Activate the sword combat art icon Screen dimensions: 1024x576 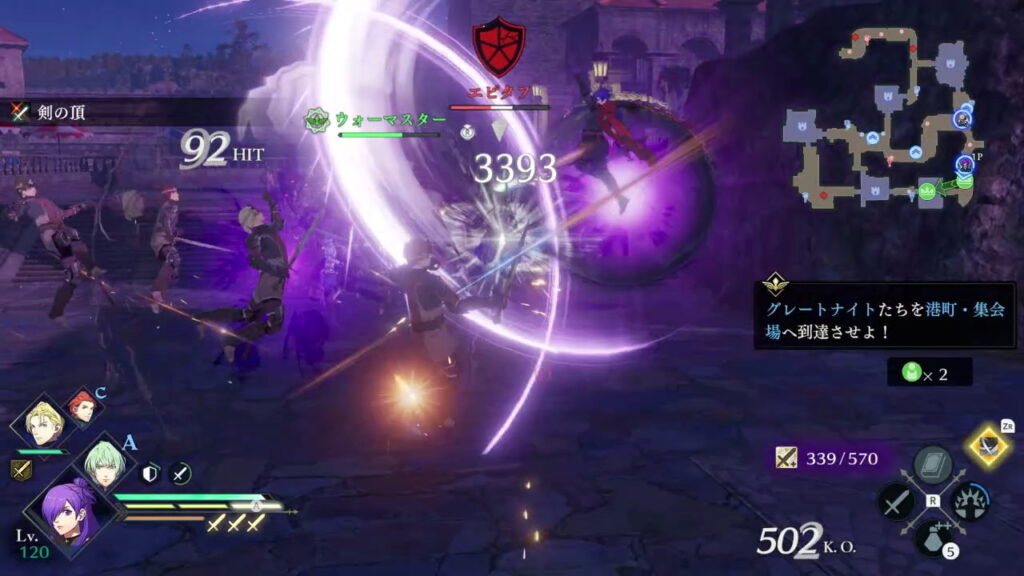pos(896,500)
